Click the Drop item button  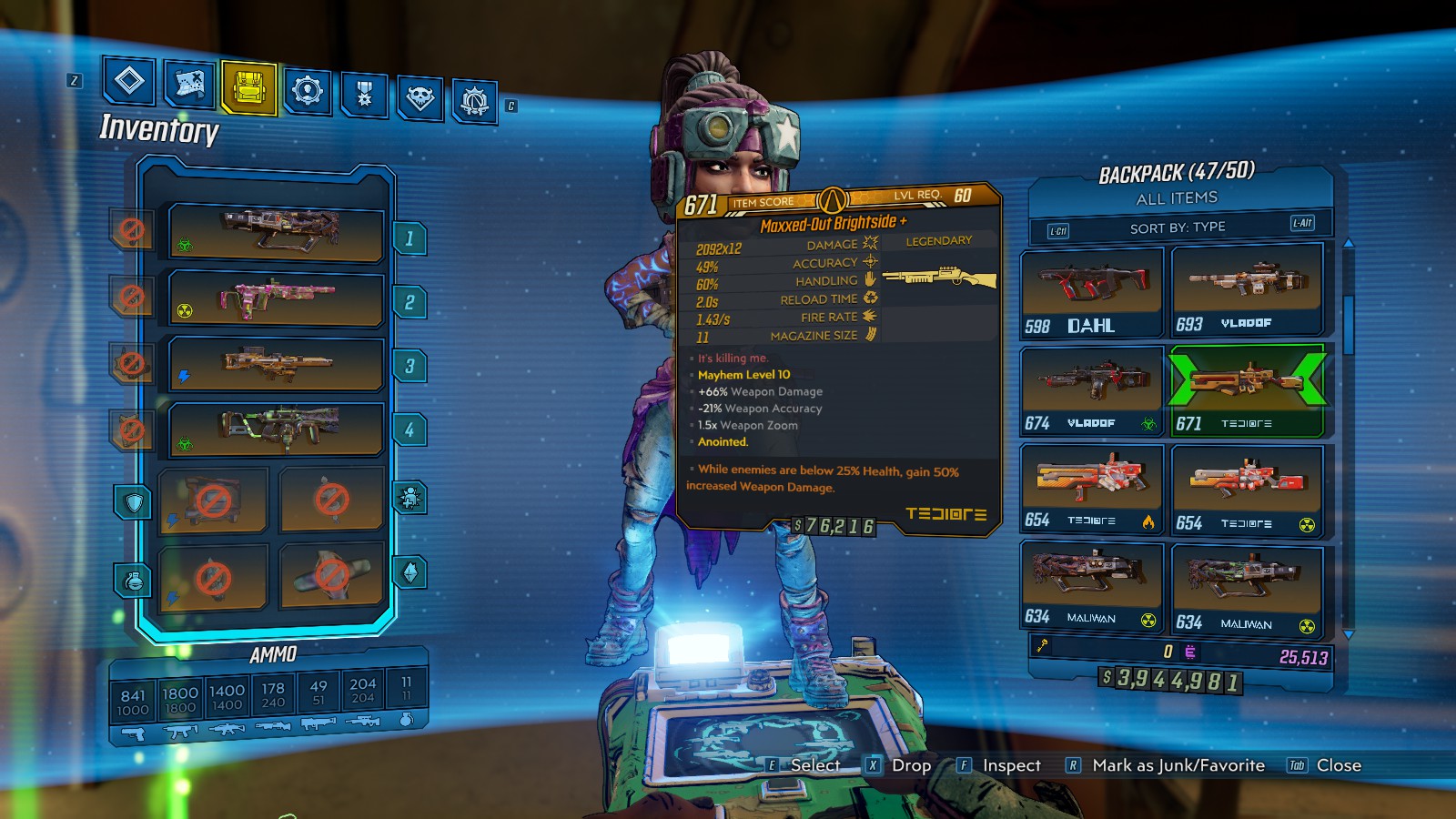point(899,765)
